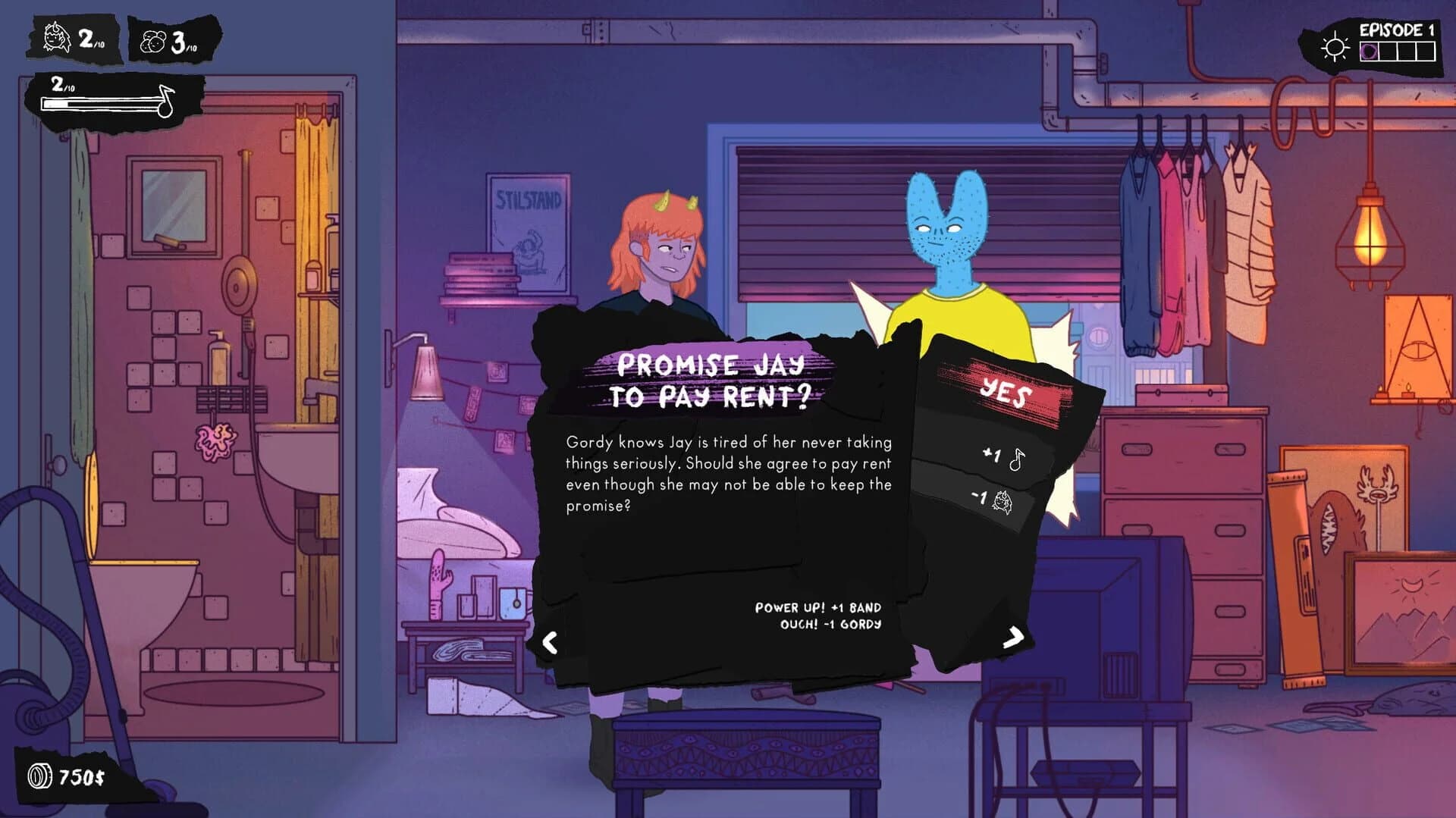The height and width of the screenshot is (818, 1456).
Task: Click the POWER UP! +1 BAND text
Action: click(817, 607)
